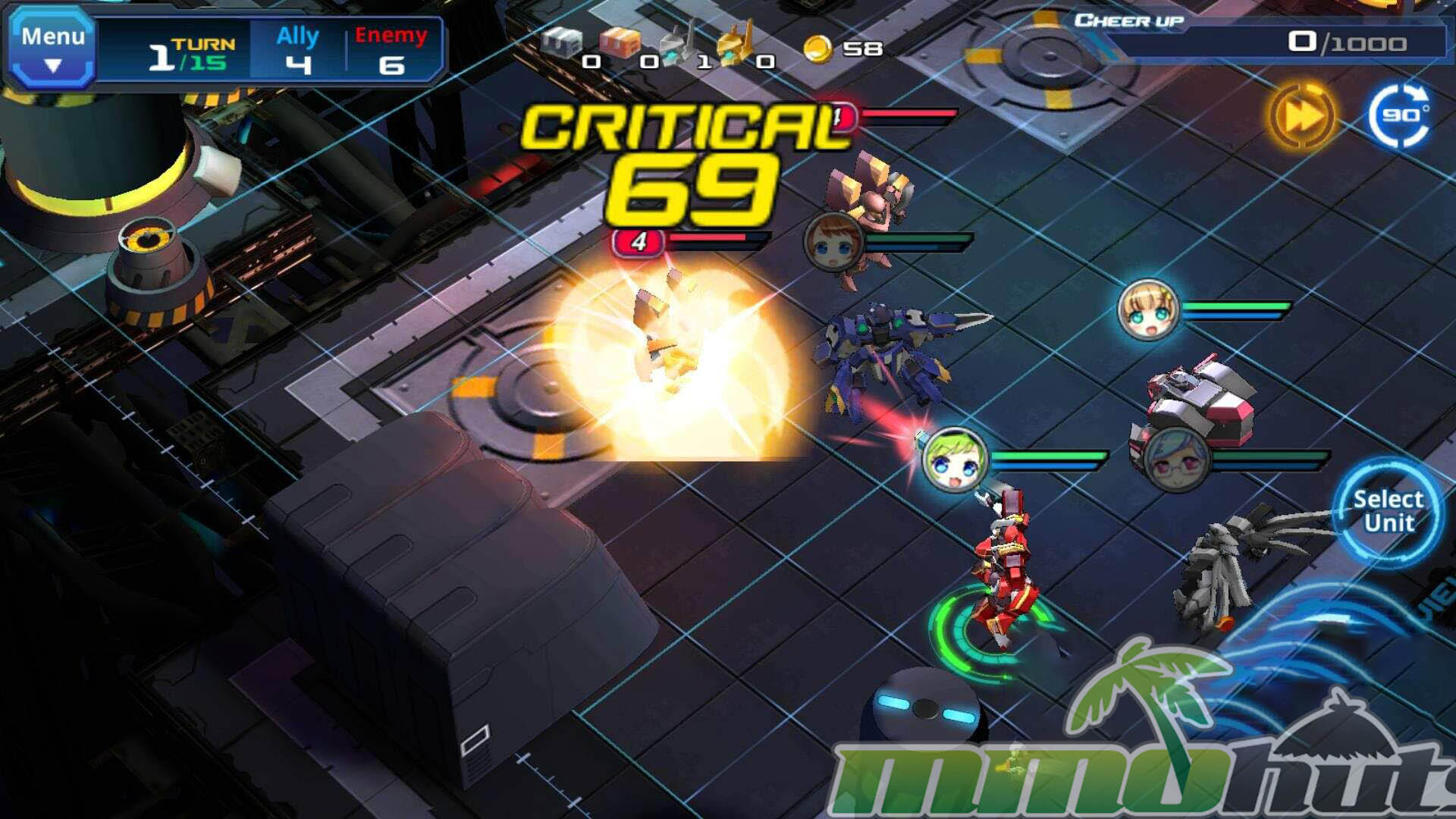
Task: Pick the glasses-wearing pilot portrait
Action: coord(1176,459)
